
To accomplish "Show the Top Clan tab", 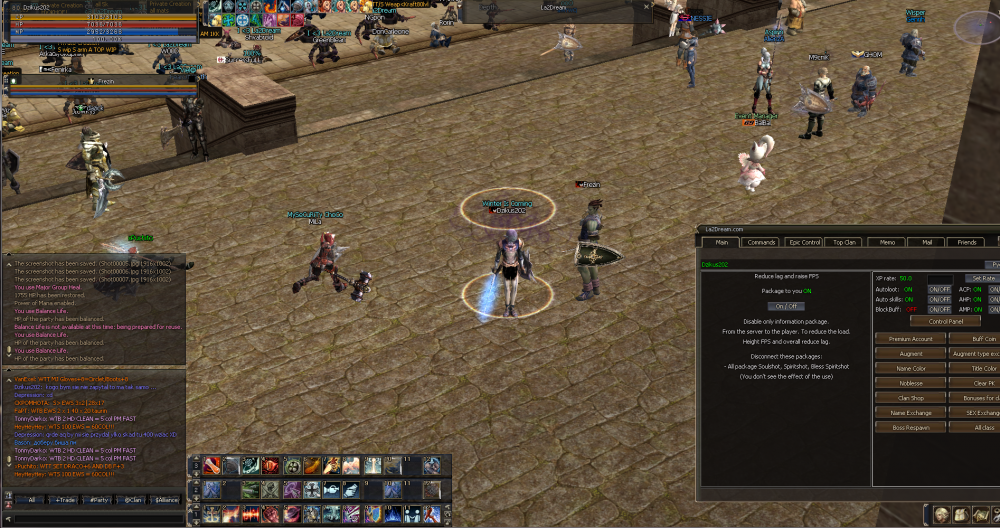I will point(845,242).
